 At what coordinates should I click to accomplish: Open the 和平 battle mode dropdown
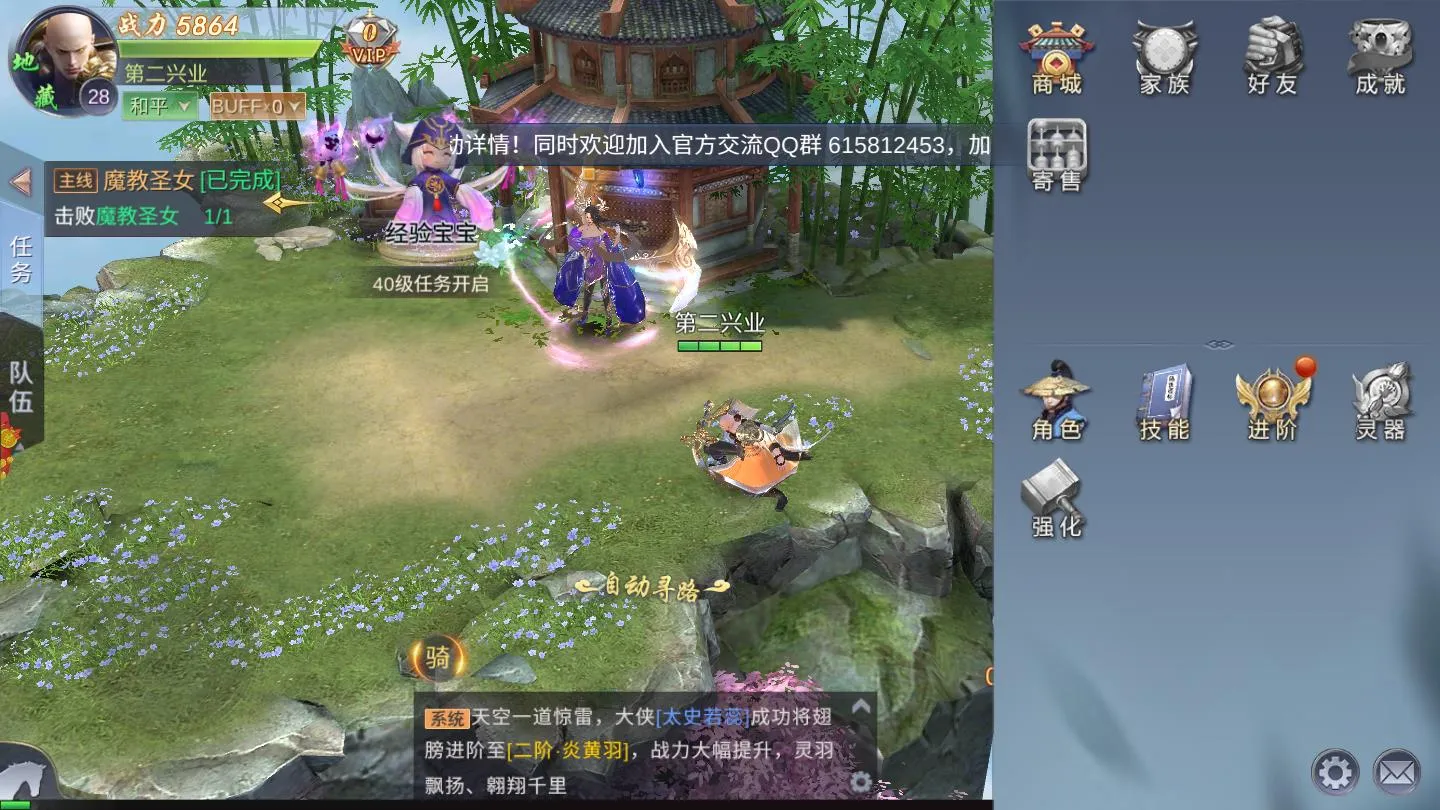pos(158,103)
